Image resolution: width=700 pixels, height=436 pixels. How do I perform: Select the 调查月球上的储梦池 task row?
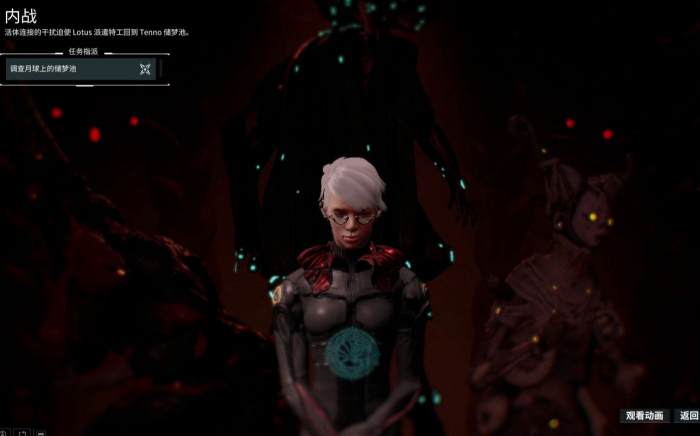click(80, 69)
